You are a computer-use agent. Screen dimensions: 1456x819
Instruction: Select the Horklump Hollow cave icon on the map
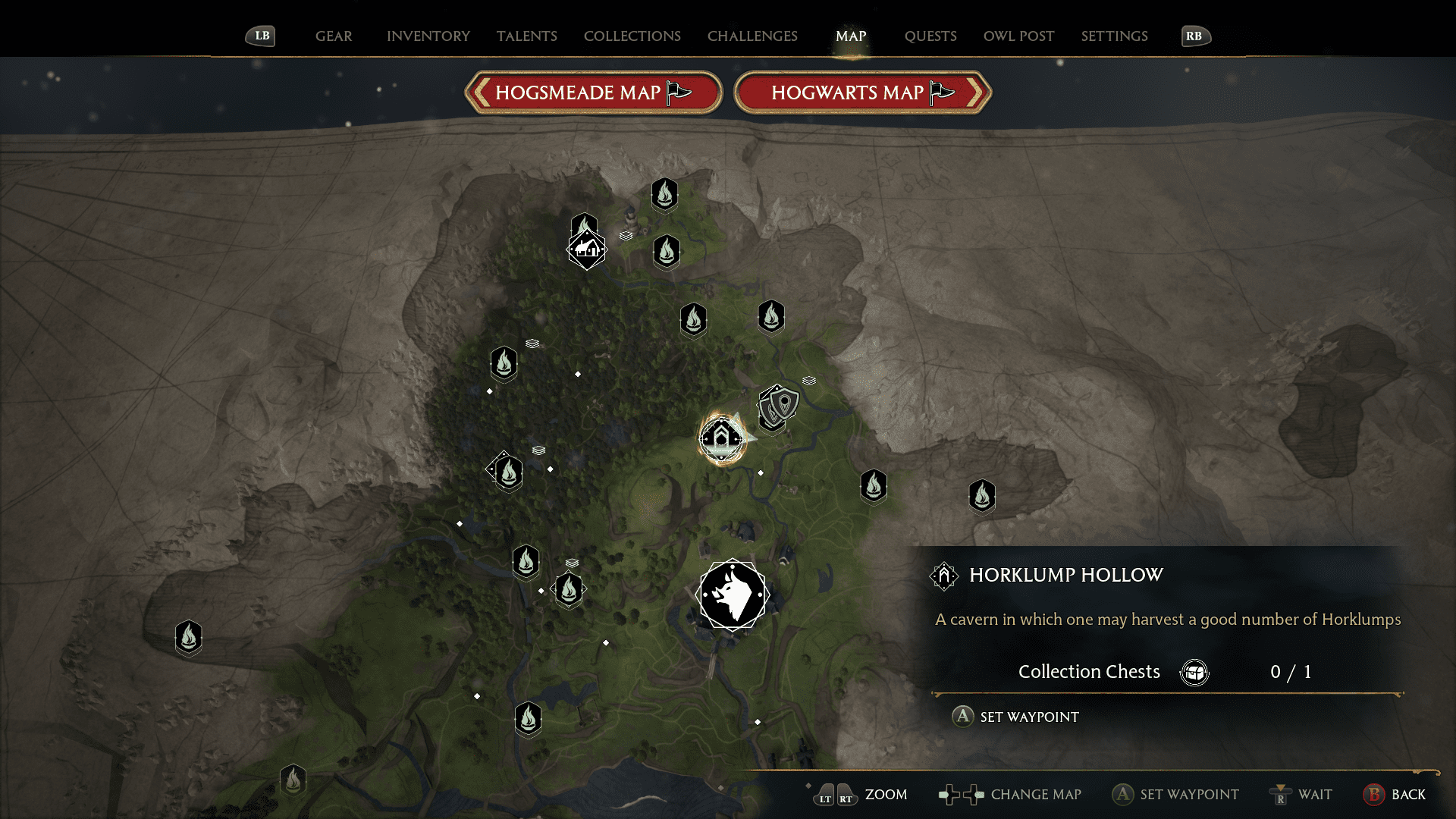click(x=720, y=438)
